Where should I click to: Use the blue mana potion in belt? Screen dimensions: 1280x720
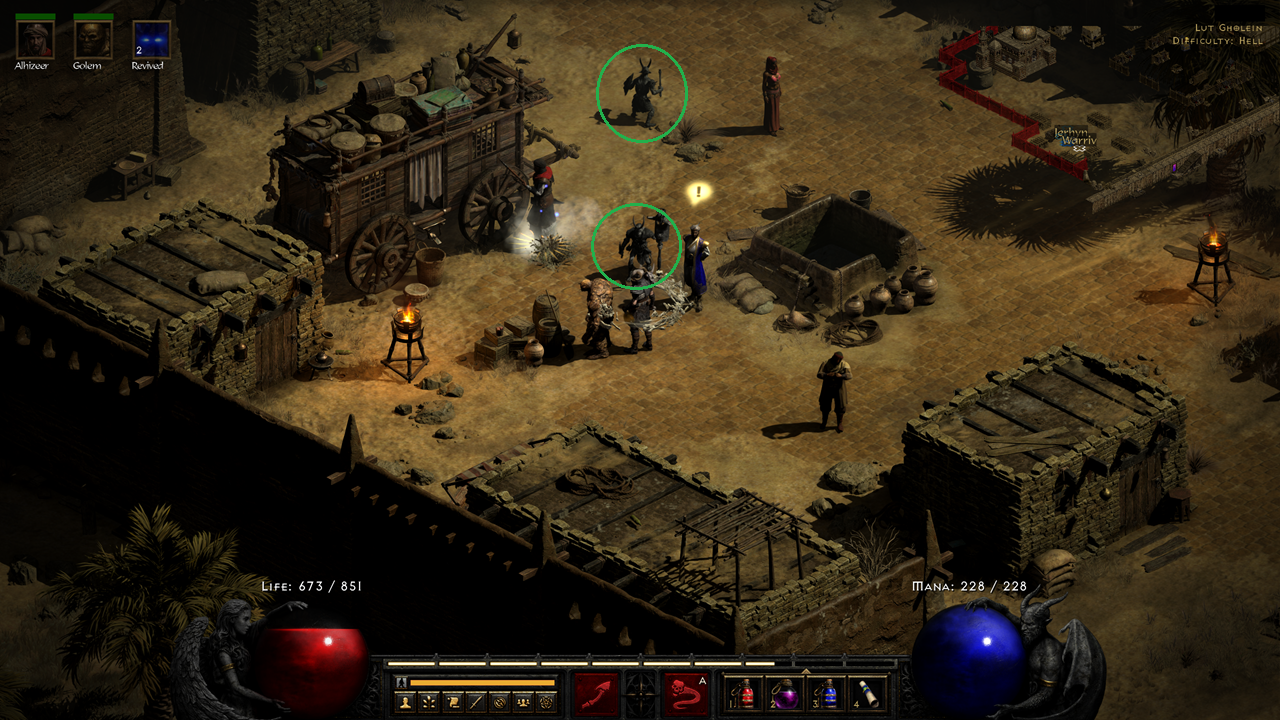pos(827,693)
